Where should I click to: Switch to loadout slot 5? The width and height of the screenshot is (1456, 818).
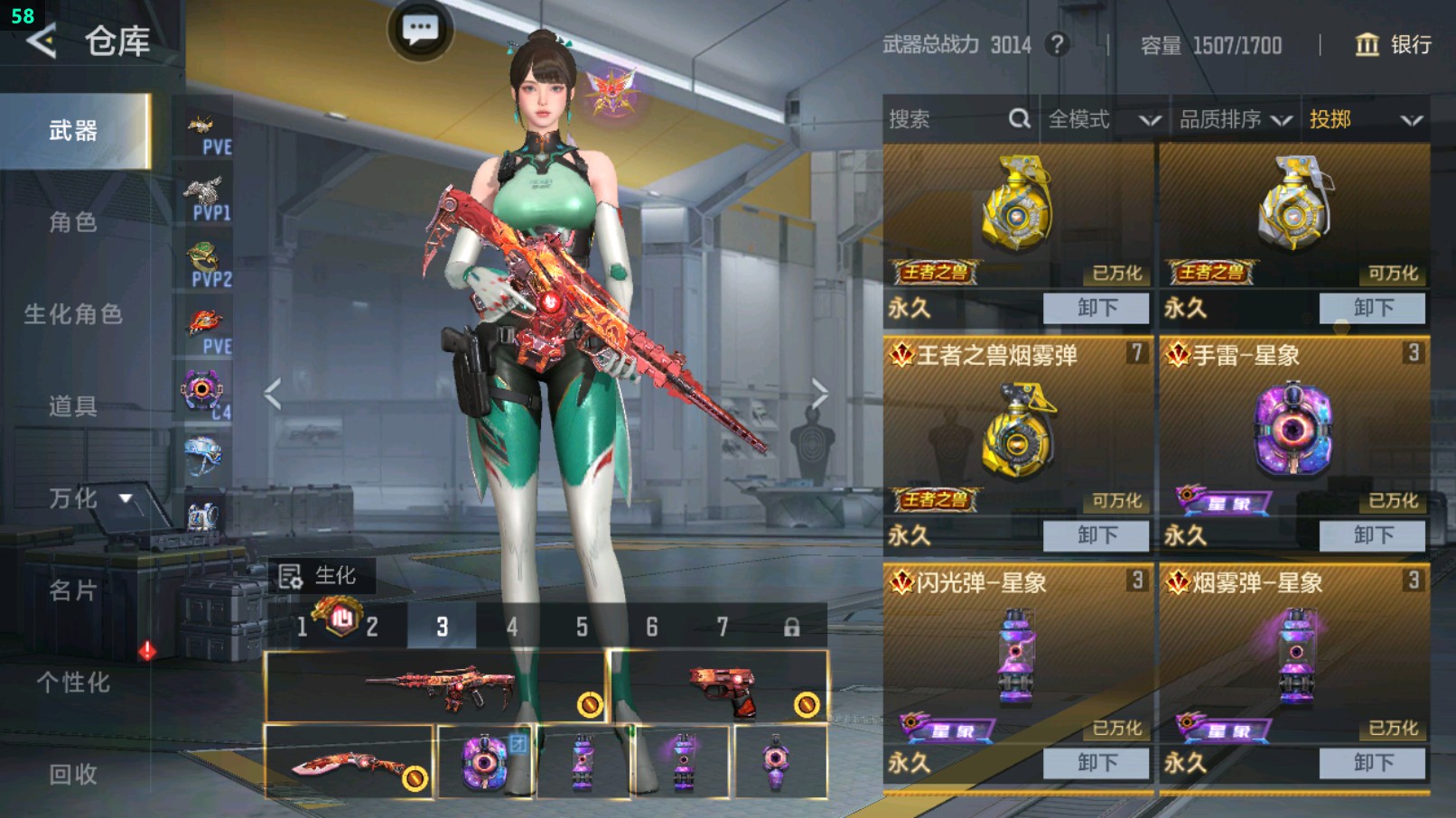coord(582,627)
